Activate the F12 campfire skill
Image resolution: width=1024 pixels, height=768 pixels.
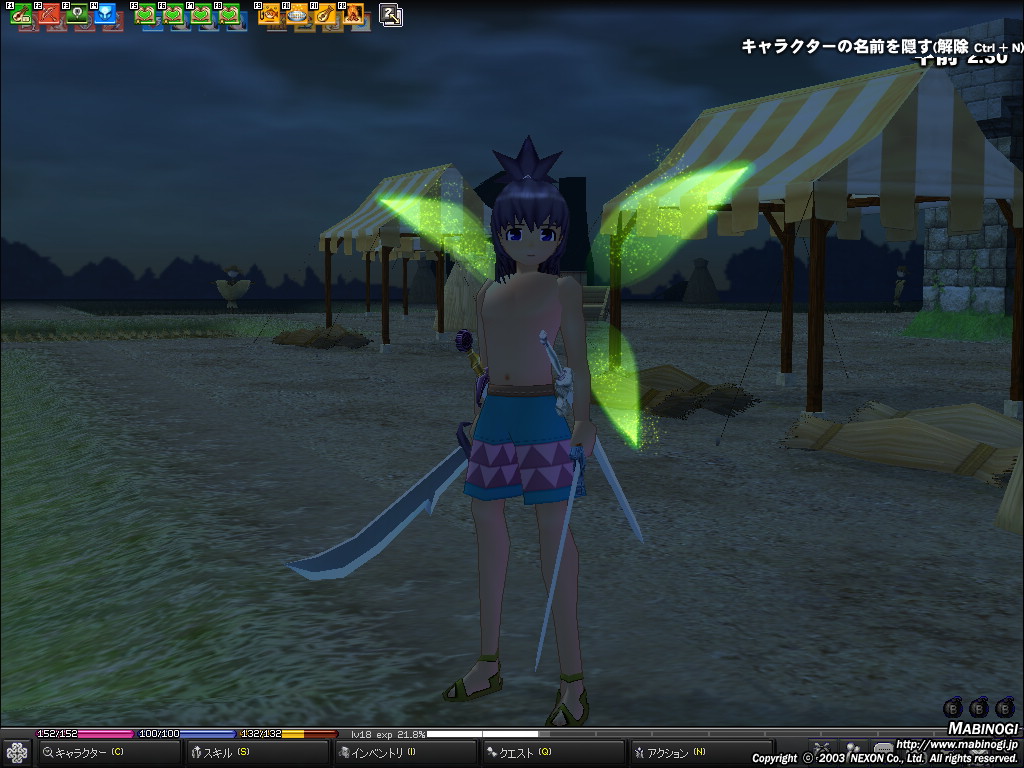(354, 15)
